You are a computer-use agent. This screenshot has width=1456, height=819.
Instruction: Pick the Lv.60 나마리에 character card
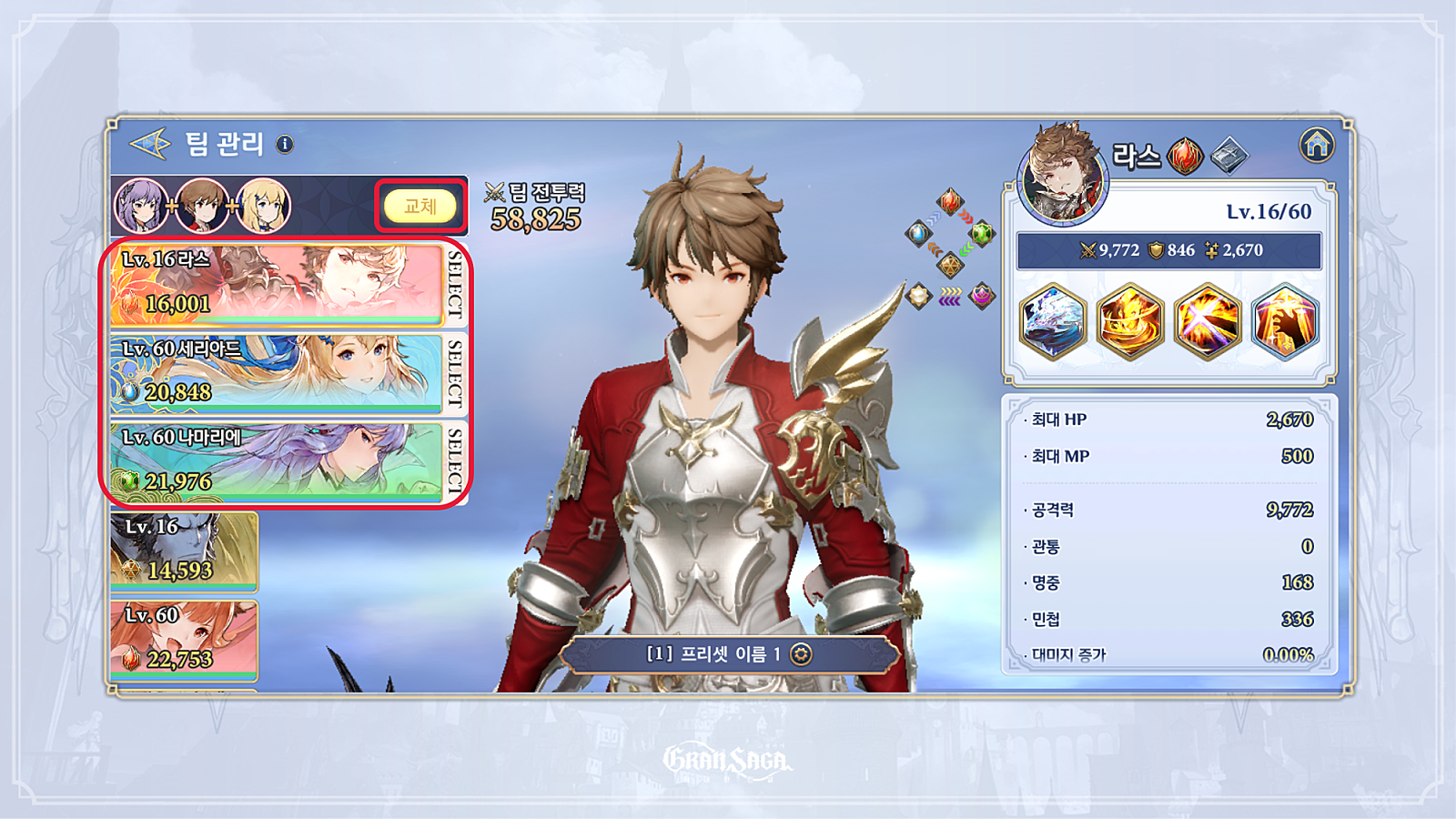[277, 461]
